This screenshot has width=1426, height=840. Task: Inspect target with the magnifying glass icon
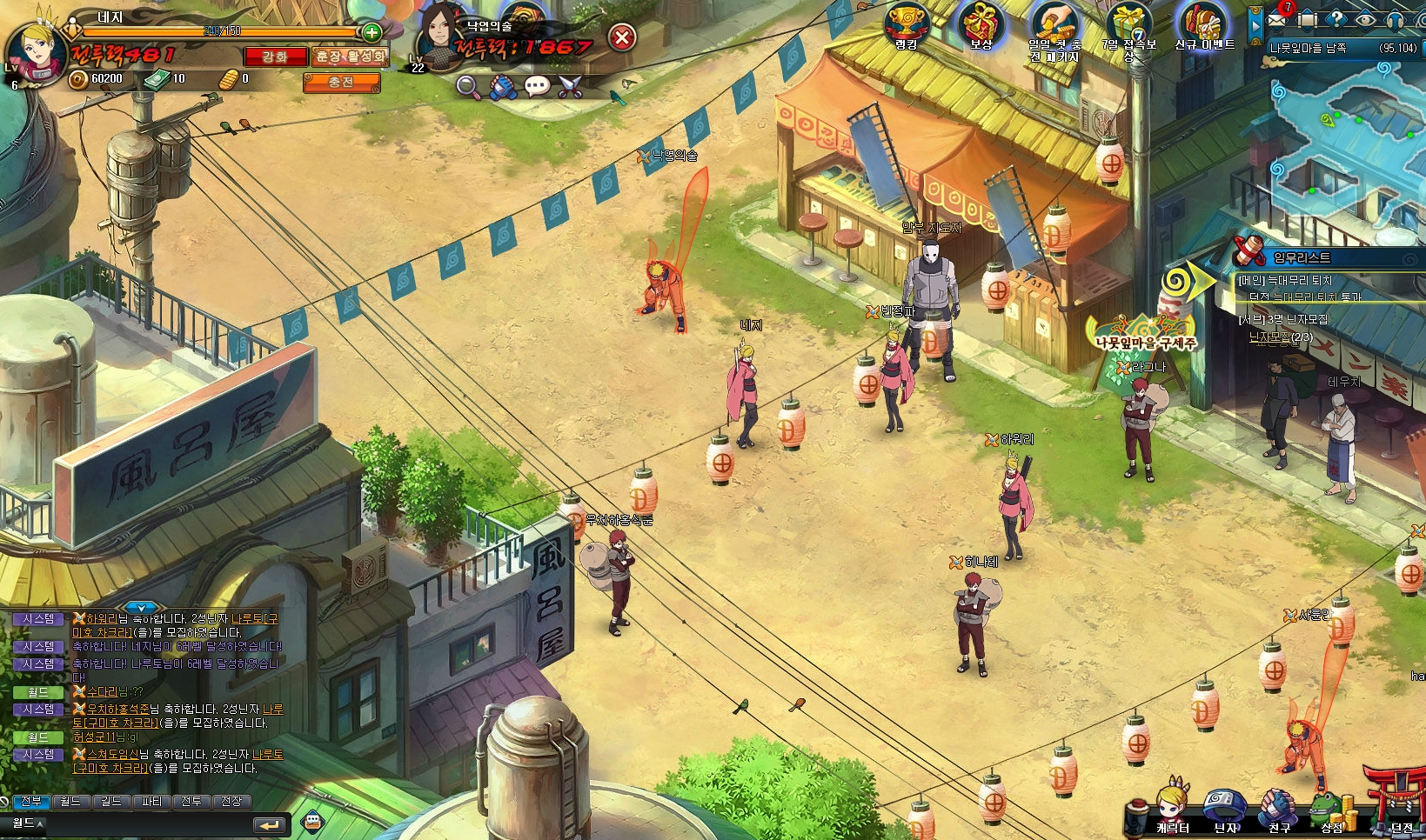pos(468,86)
